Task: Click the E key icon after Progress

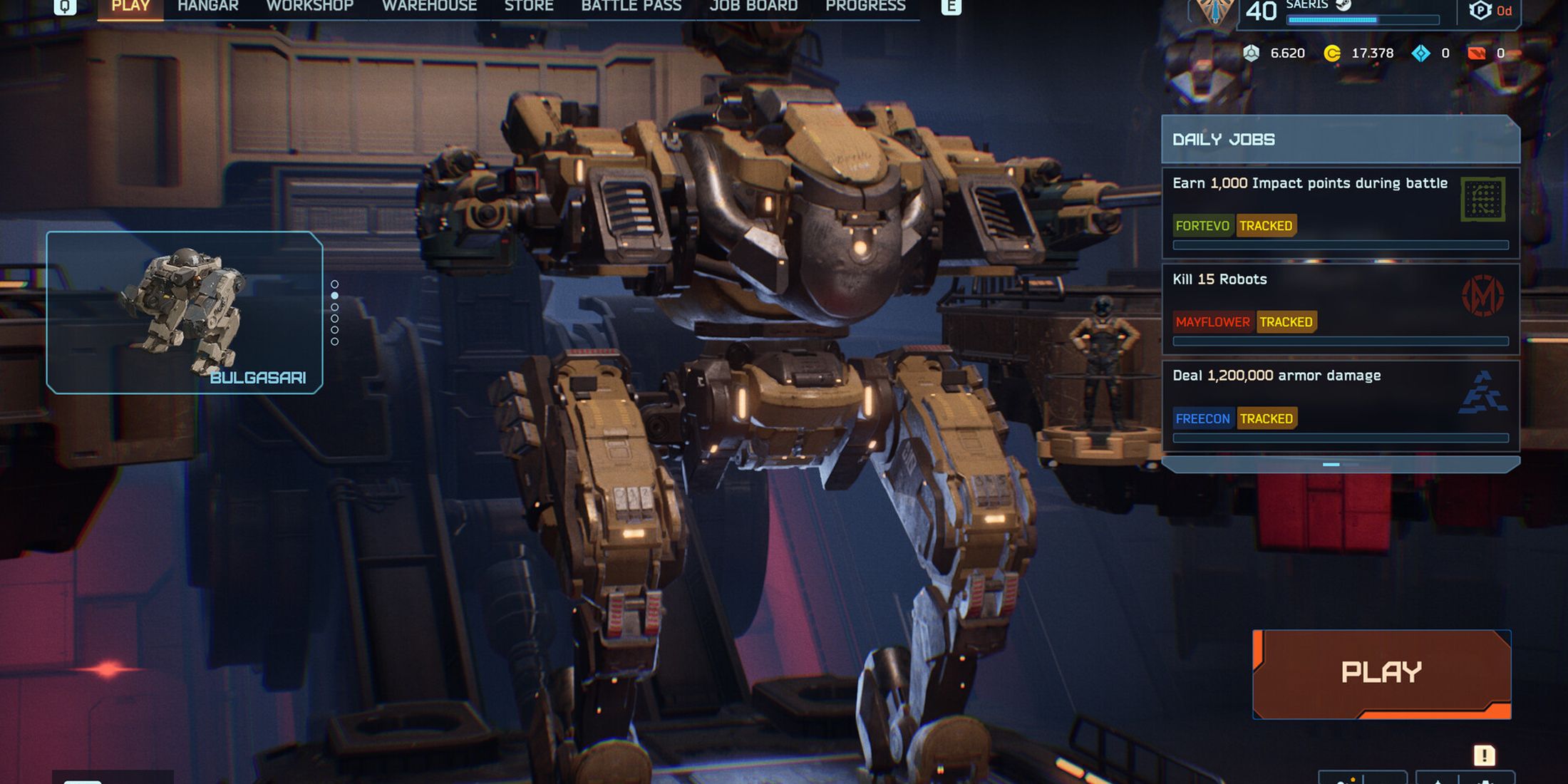Action: click(951, 6)
